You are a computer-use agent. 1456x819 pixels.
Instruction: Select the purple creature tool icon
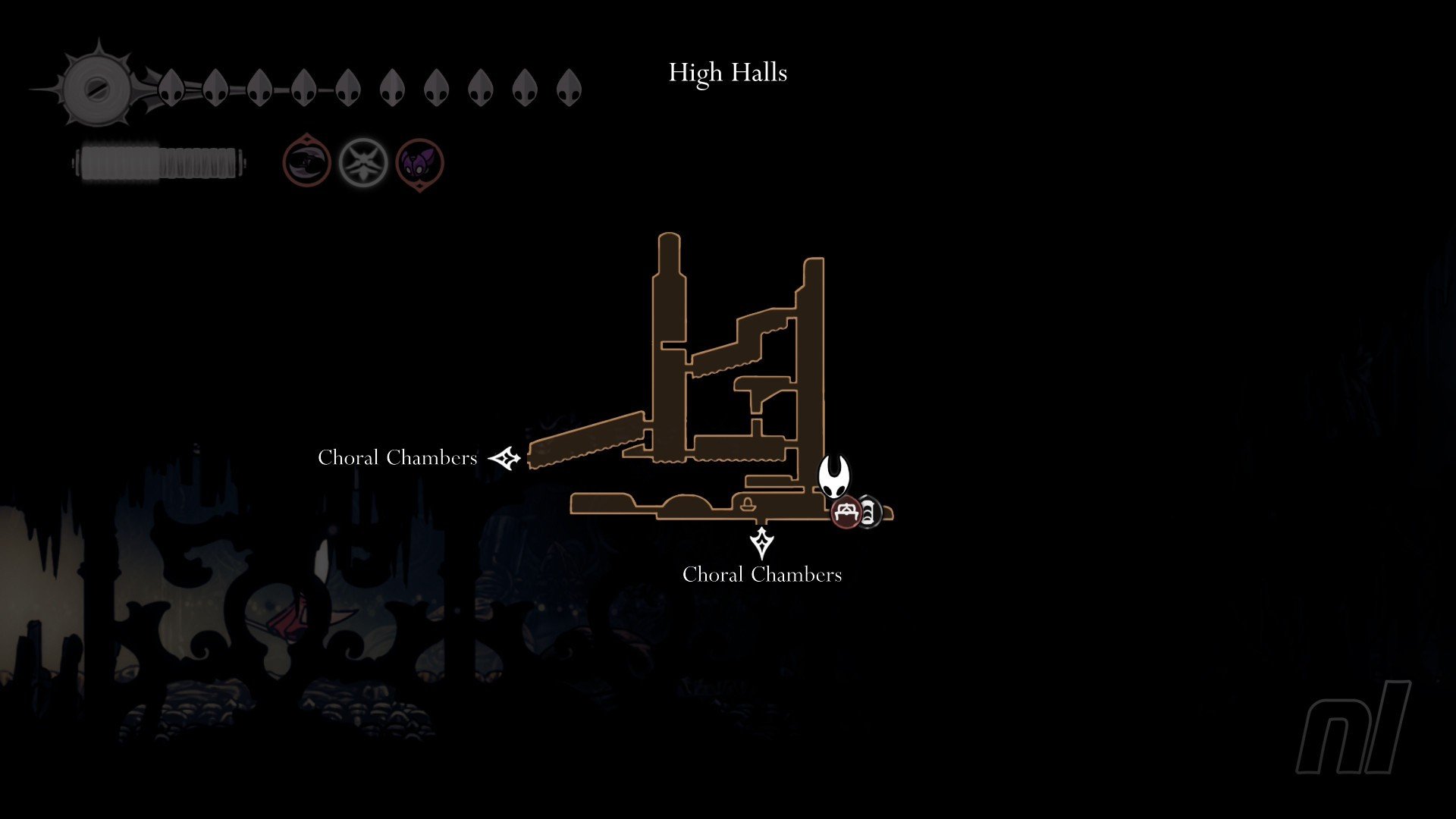coord(419,163)
